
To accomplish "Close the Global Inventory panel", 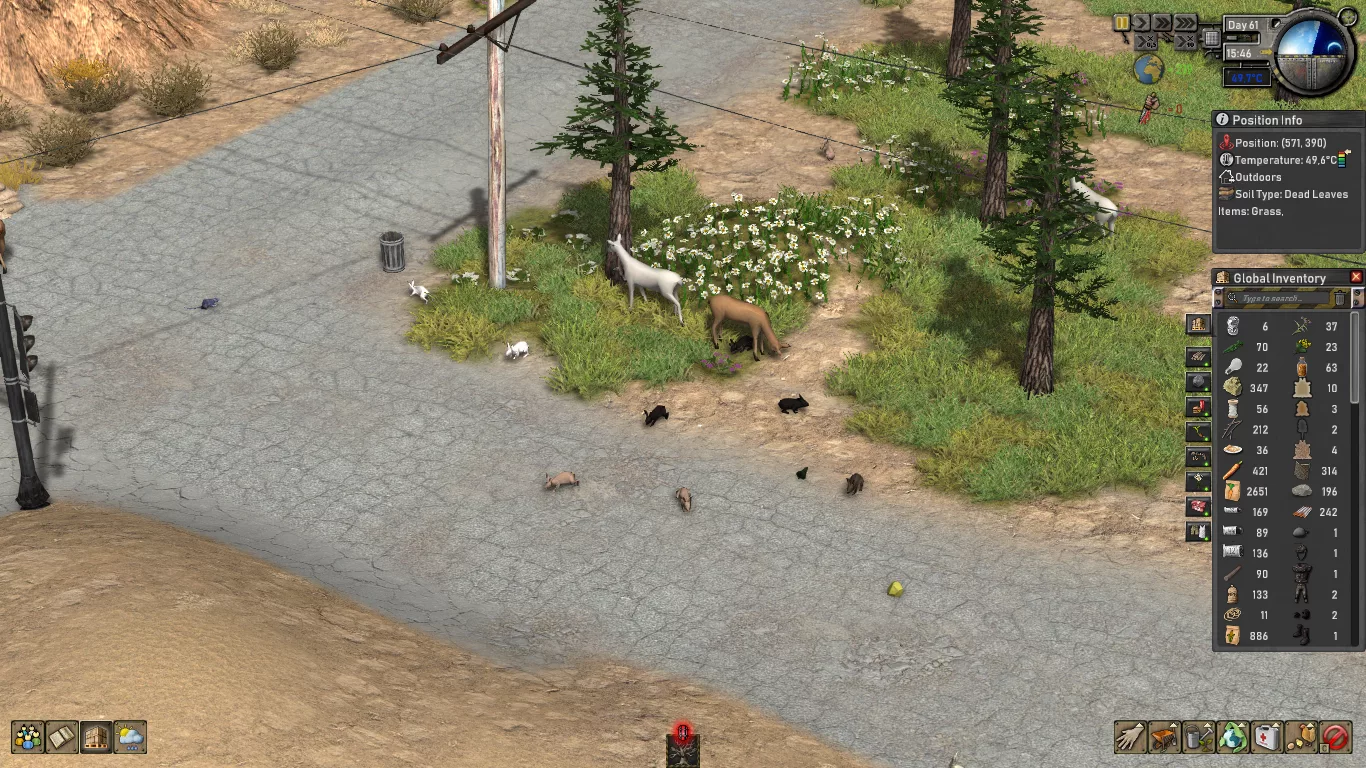I will click(x=1356, y=277).
